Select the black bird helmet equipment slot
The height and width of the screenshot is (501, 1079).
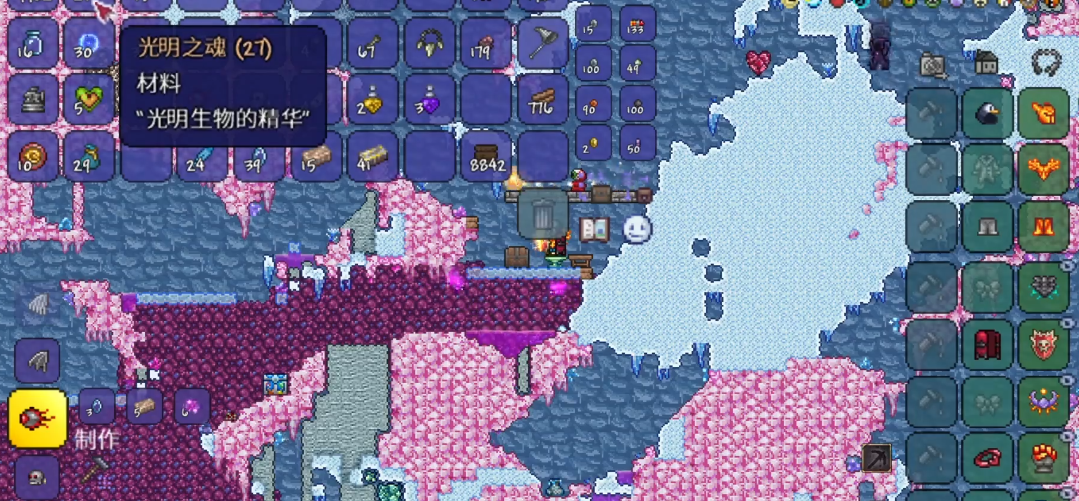tap(988, 114)
